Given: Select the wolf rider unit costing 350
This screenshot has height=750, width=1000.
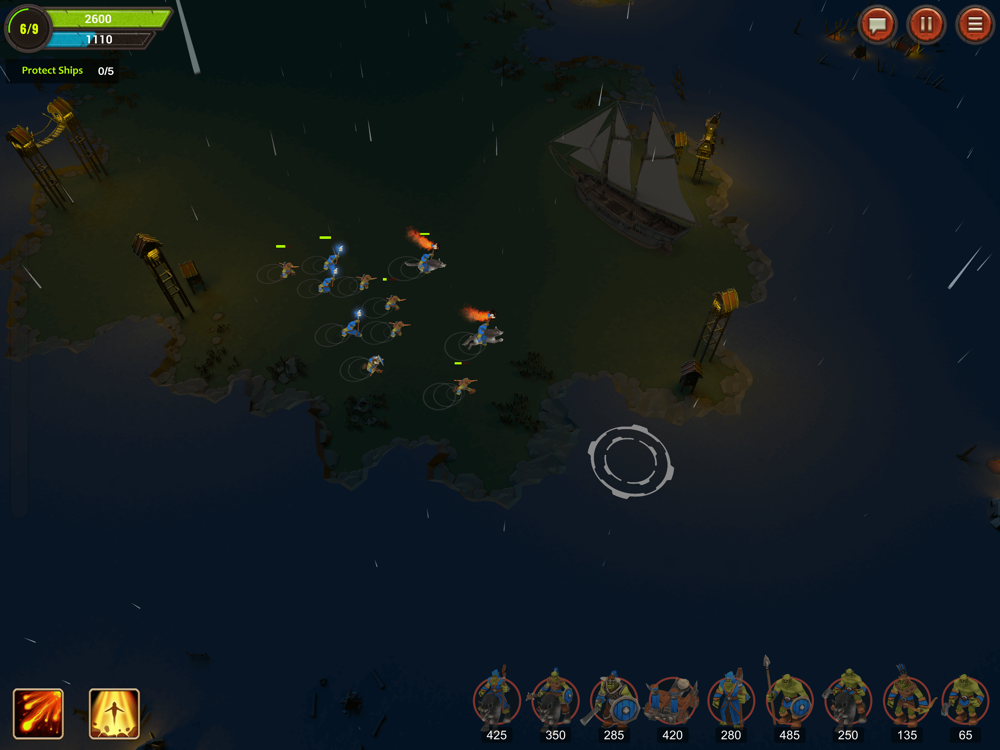Looking at the screenshot, I should point(555,701).
